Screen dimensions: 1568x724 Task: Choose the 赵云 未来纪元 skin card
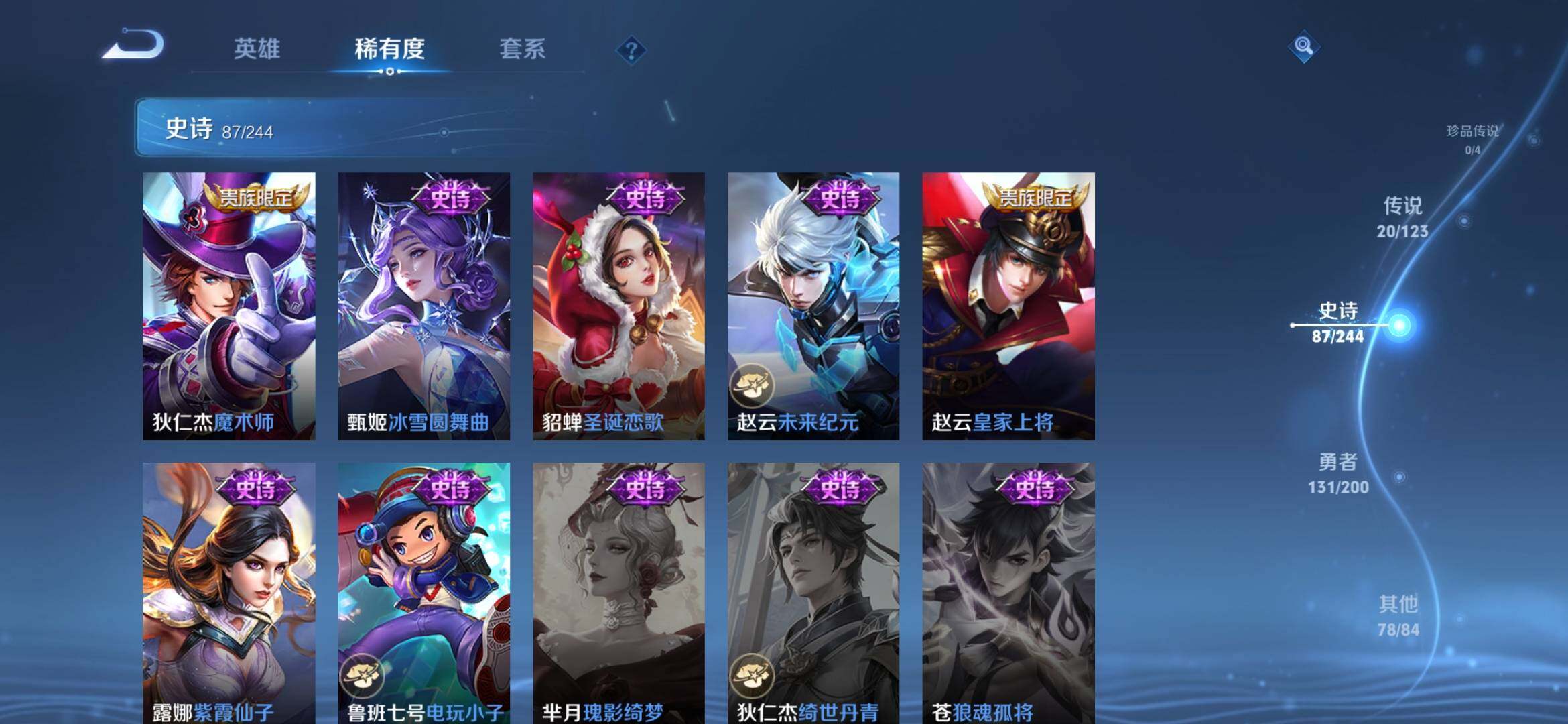[813, 306]
